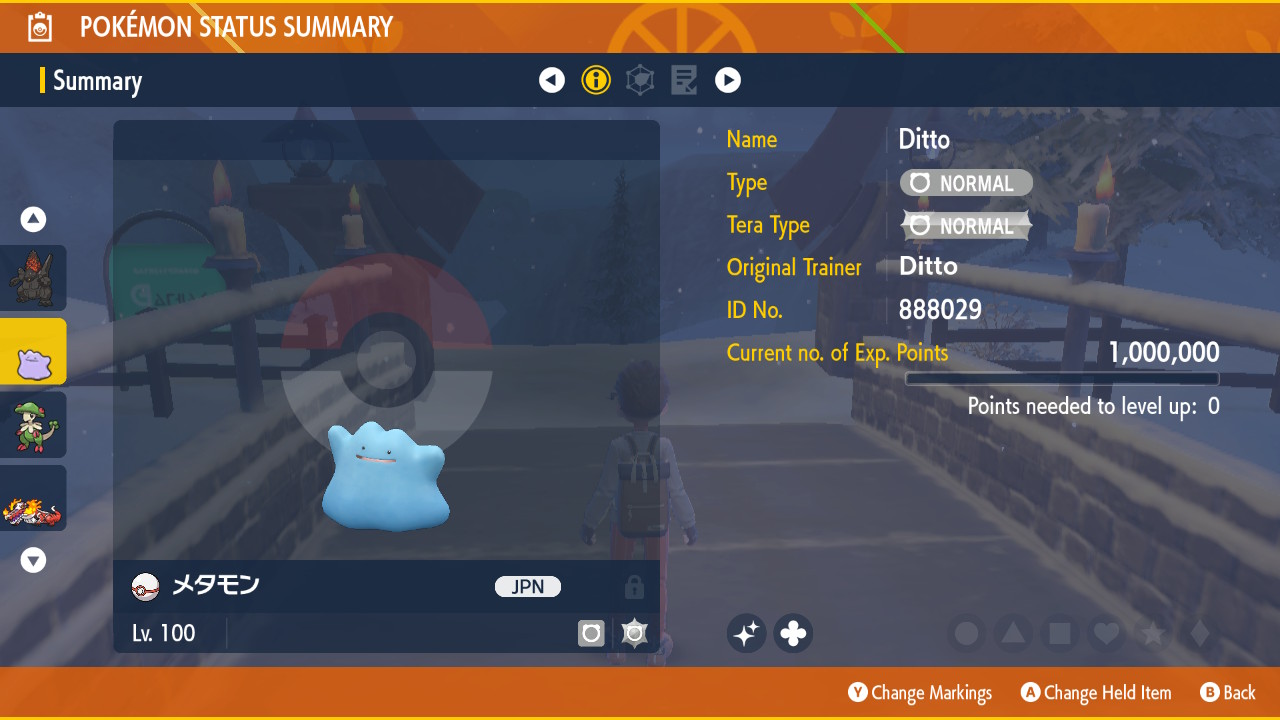This screenshot has width=1280, height=720.
Task: Toggle the triangle marking
Action: [1013, 633]
